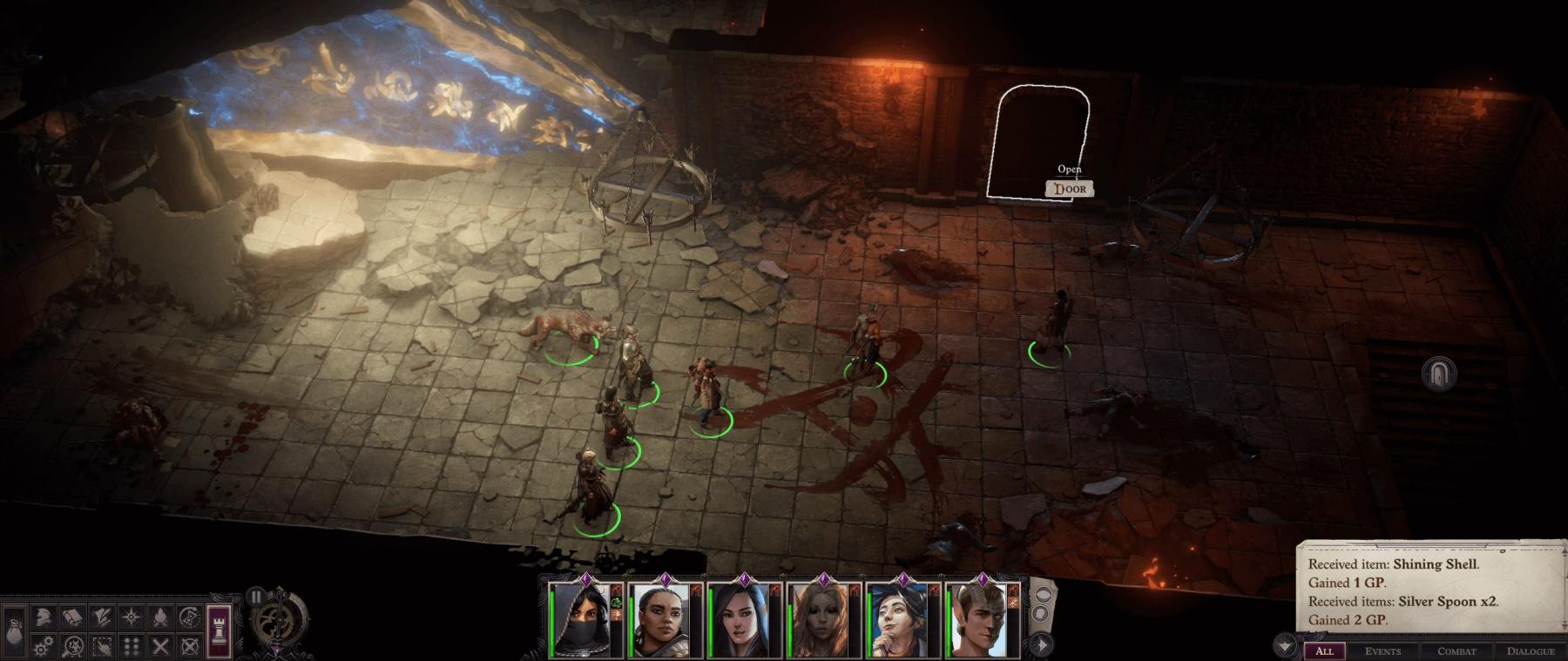Collapse the message log with the down arrow
The width and height of the screenshot is (1568, 661).
click(x=1285, y=646)
